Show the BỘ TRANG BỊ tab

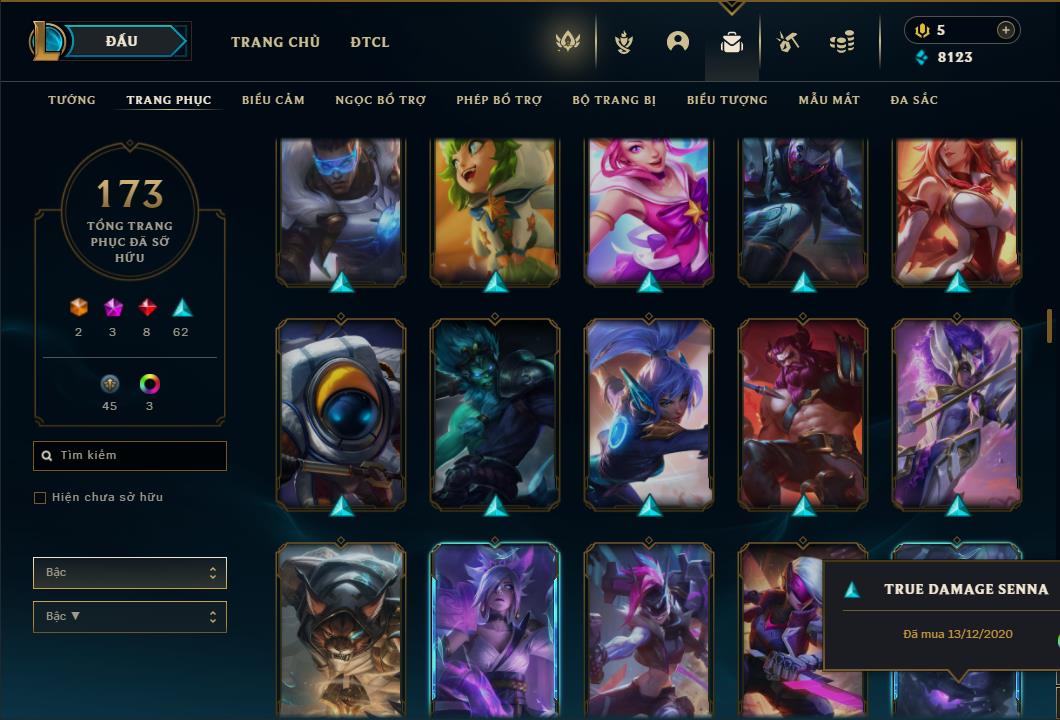tap(614, 100)
